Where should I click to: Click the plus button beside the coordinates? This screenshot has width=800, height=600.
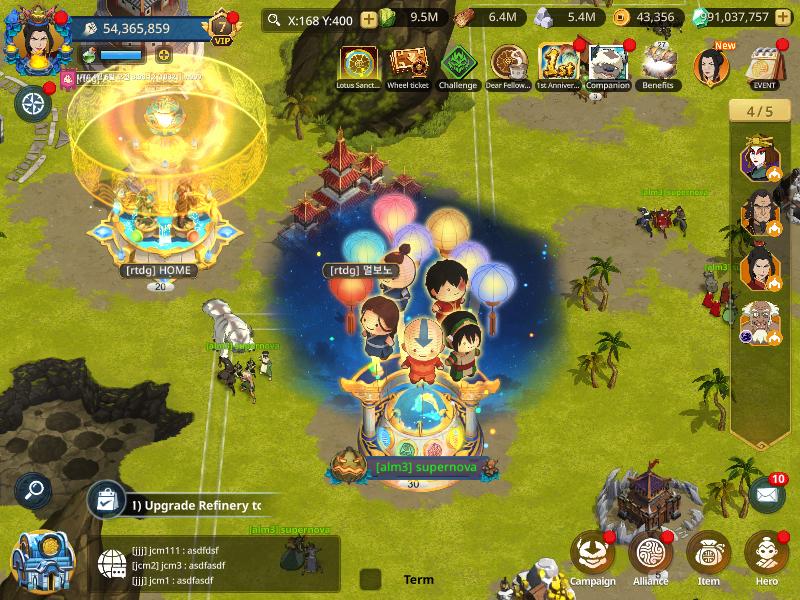coord(369,18)
